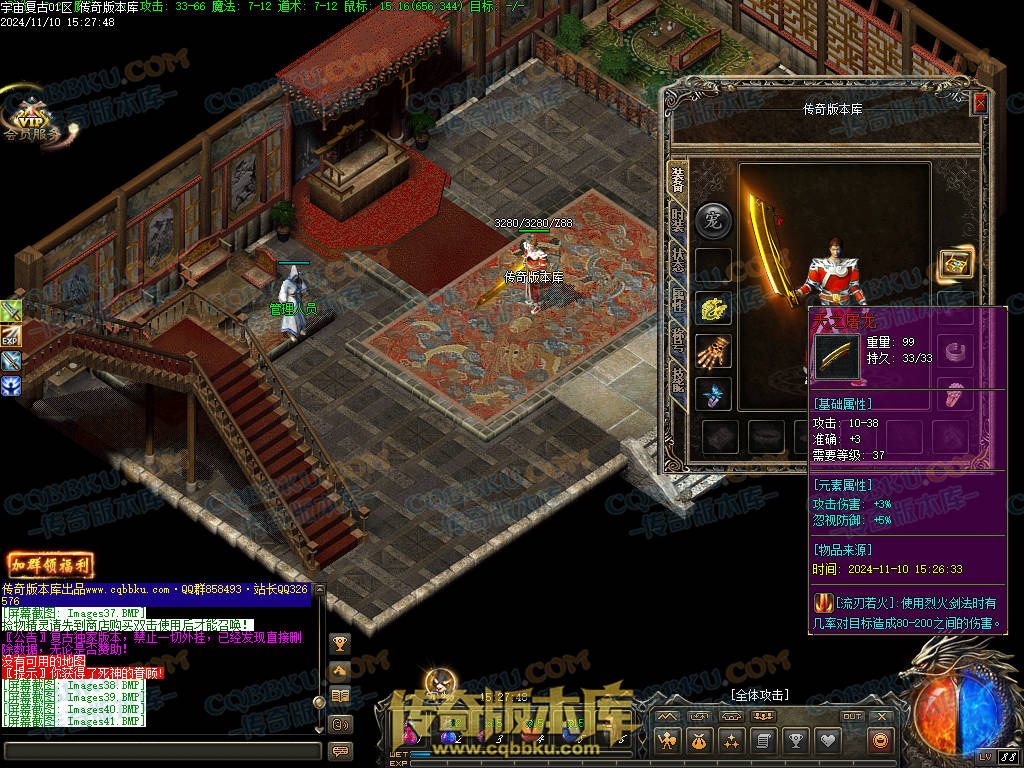Click the 加群领福利 banner button
1024x768 pixels.
click(50, 565)
